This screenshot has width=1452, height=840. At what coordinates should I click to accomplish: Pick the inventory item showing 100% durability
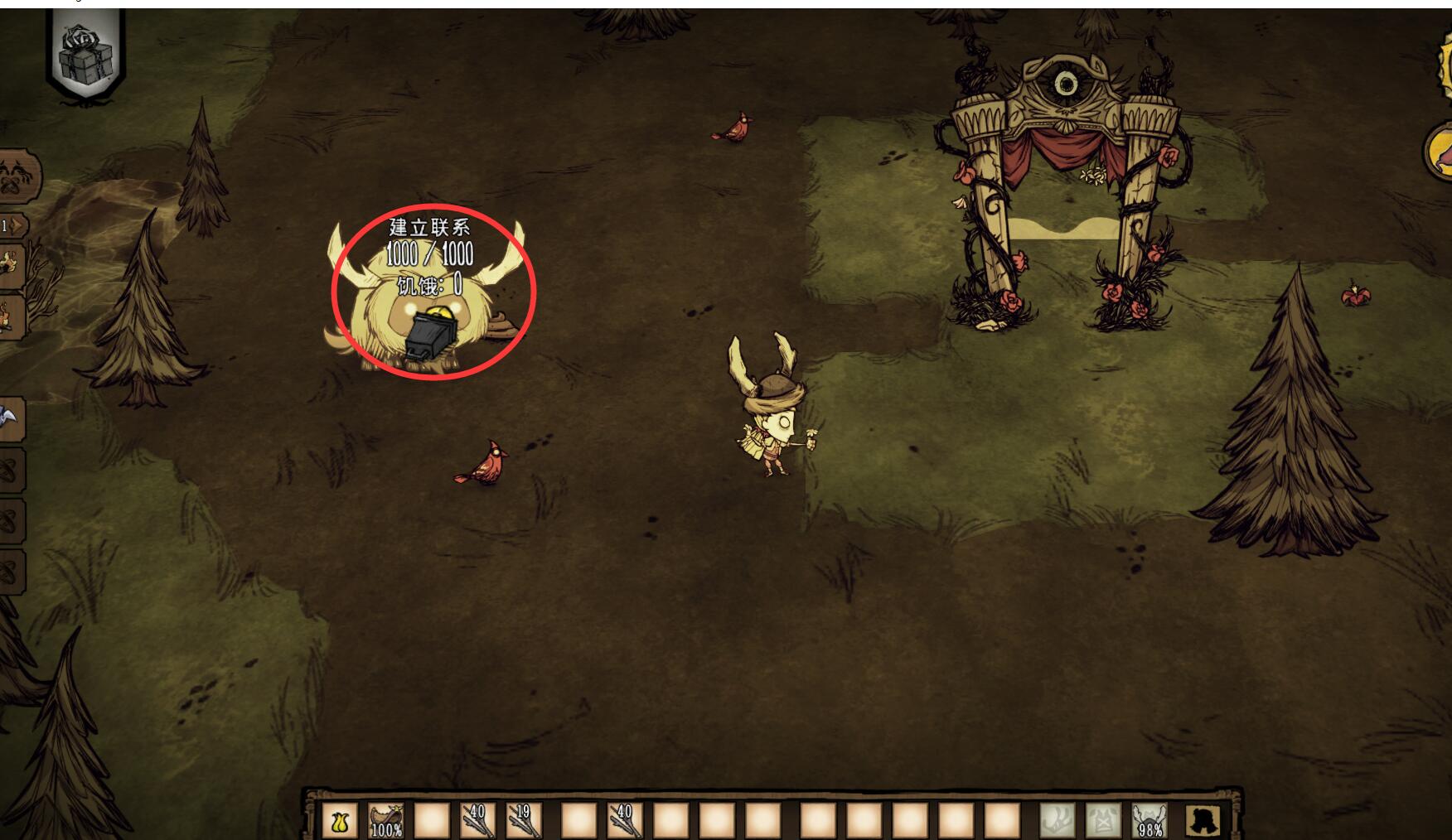[x=385, y=821]
